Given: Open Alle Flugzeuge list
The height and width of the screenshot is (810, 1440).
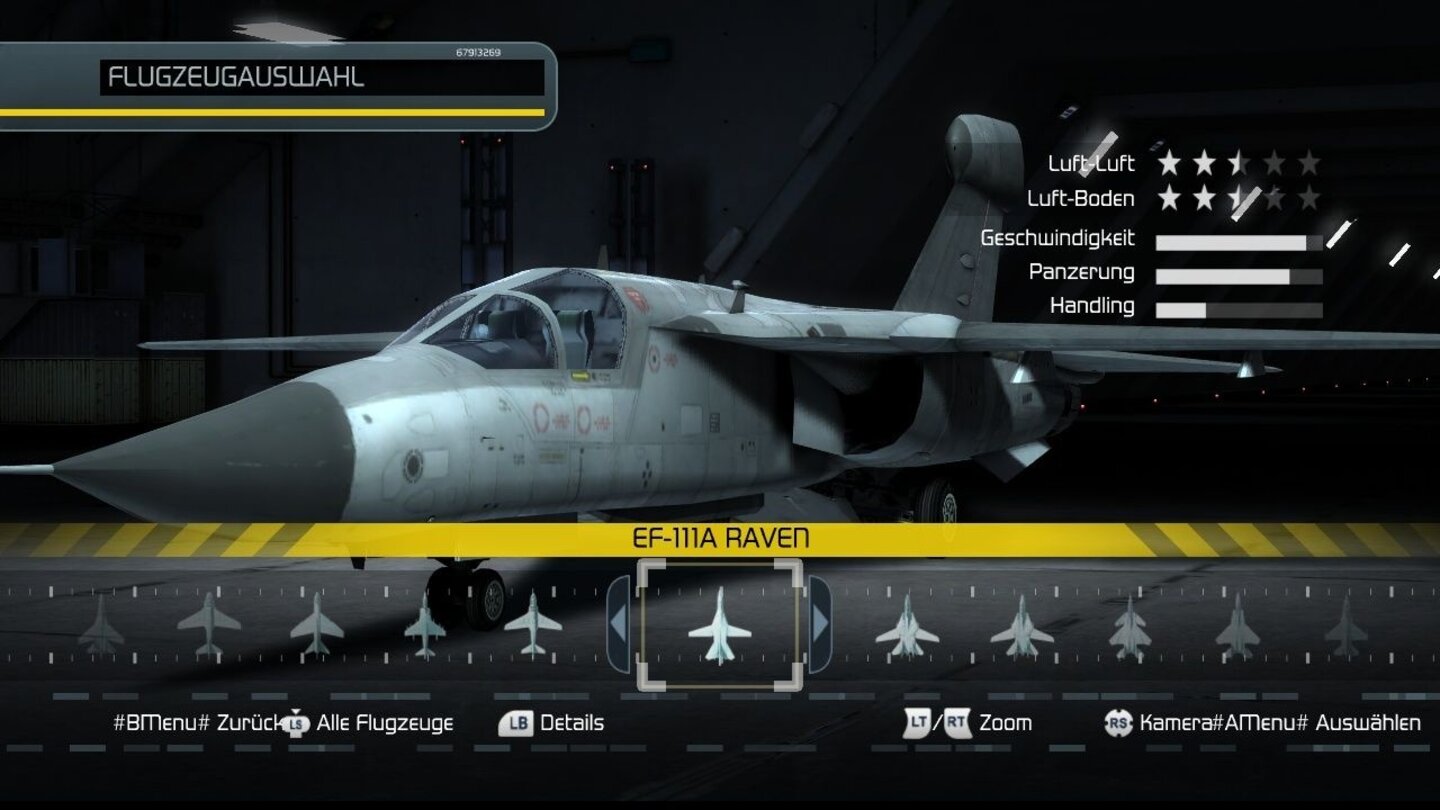Looking at the screenshot, I should pos(384,721).
